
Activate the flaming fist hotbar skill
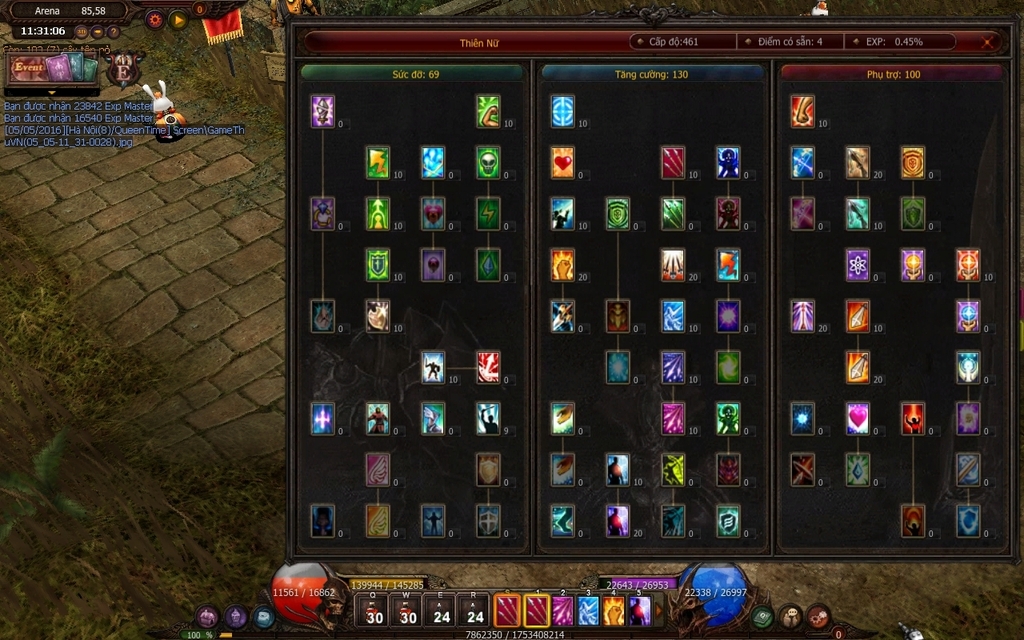614,610
